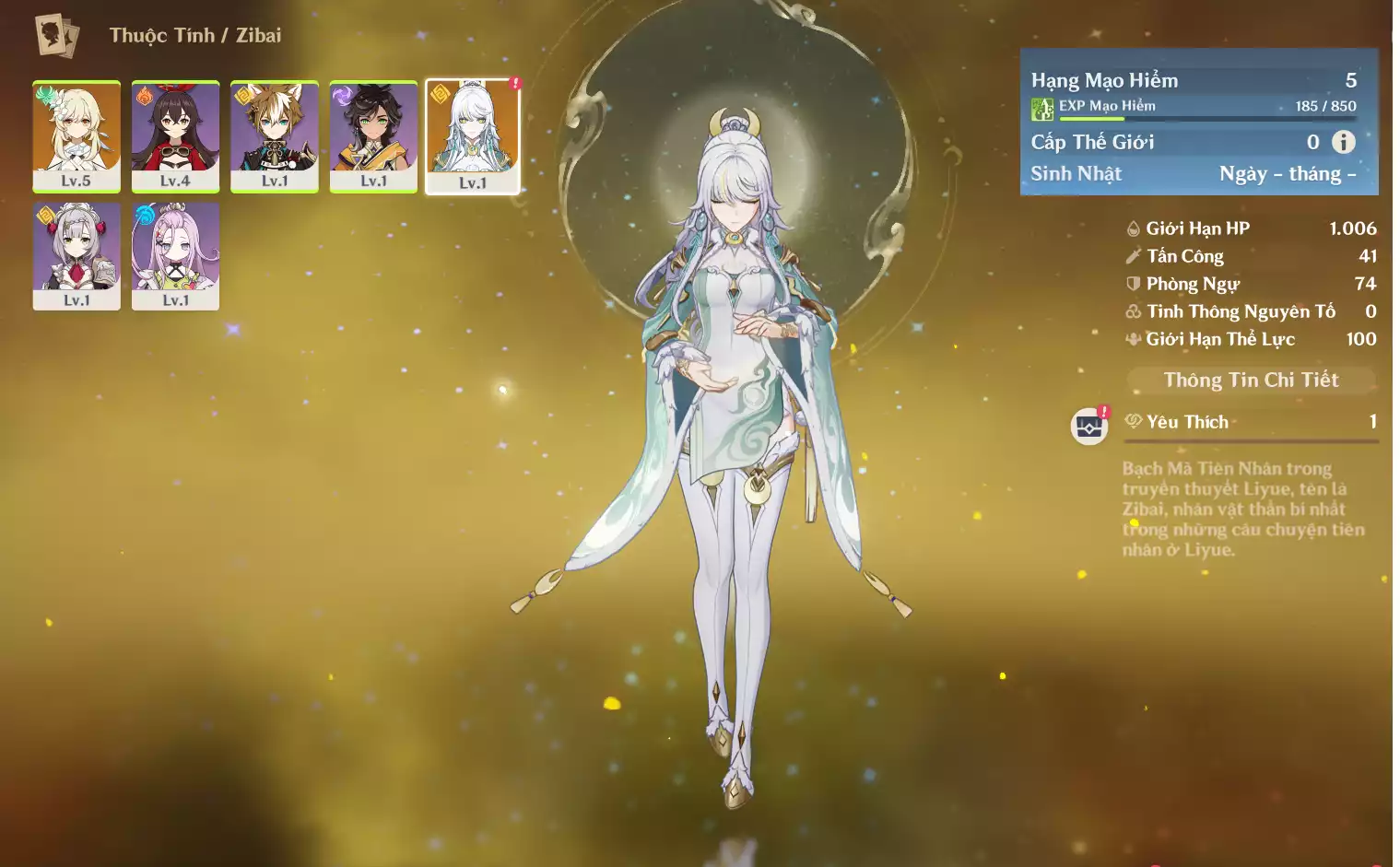
Task: Open the Sinh Nhật birthday row
Action: tap(1194, 174)
